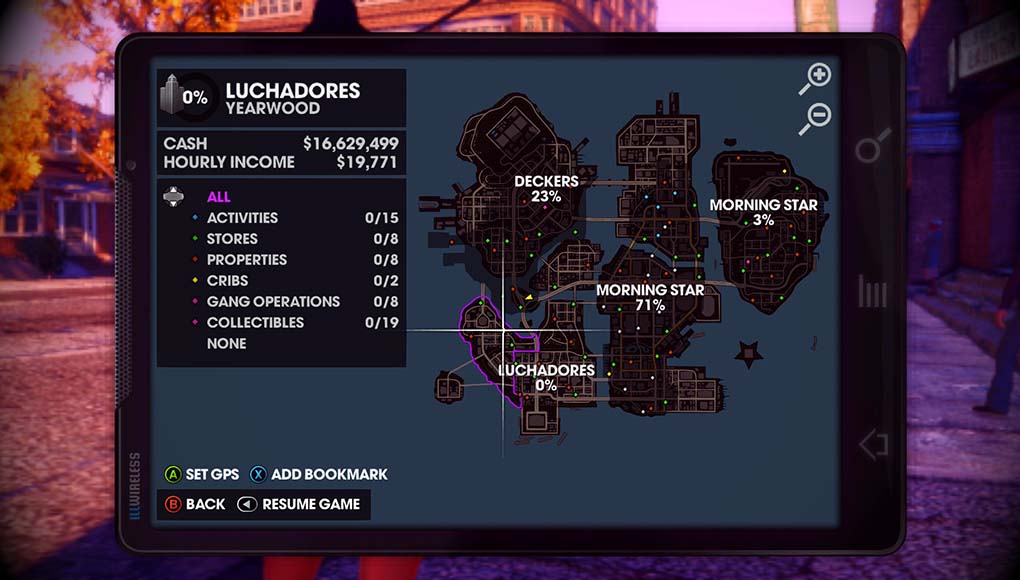Zoom in with the plus magnifier
This screenshot has width=1020, height=580.
[816, 78]
